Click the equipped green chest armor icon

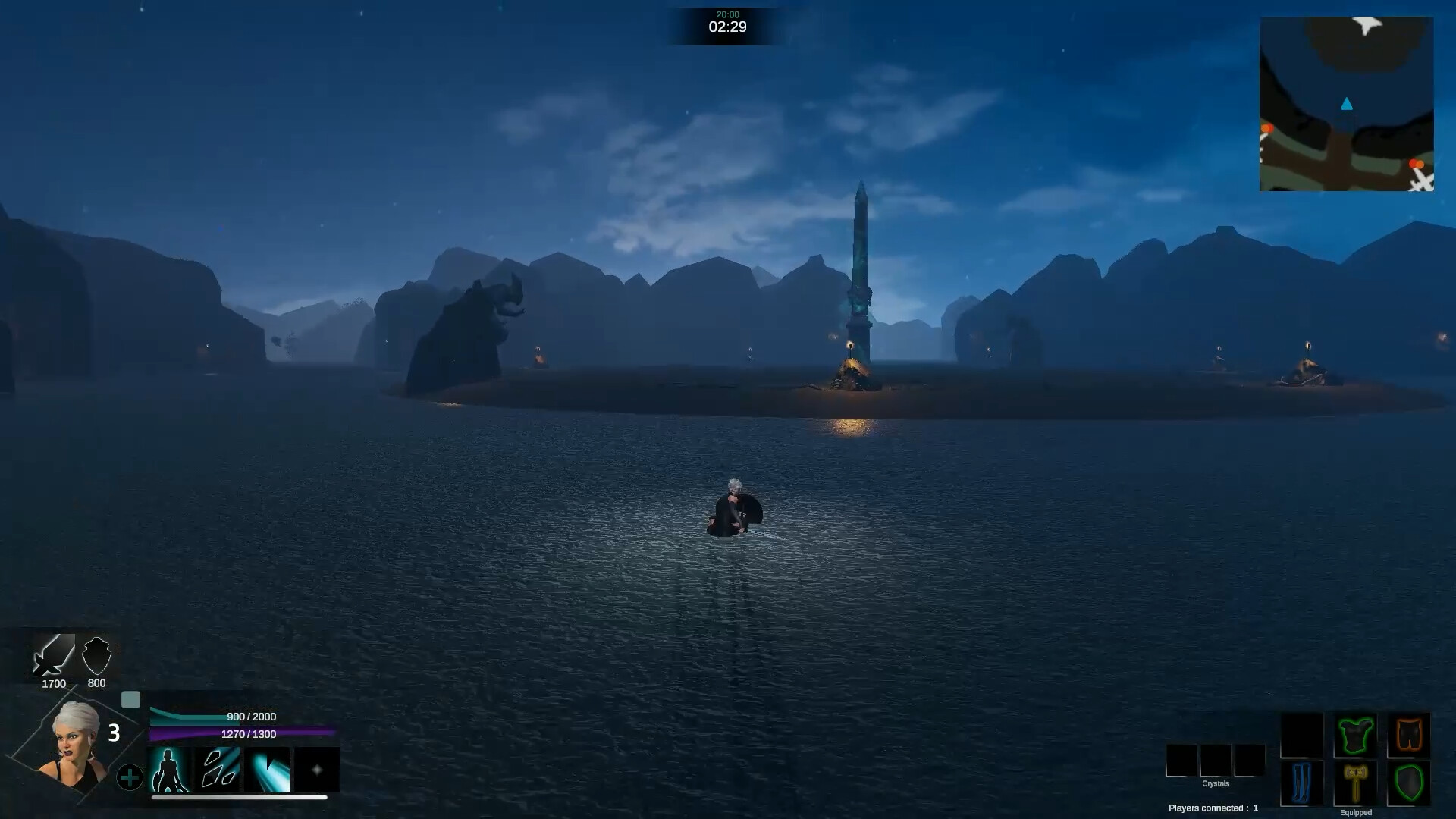pyautogui.click(x=1356, y=735)
